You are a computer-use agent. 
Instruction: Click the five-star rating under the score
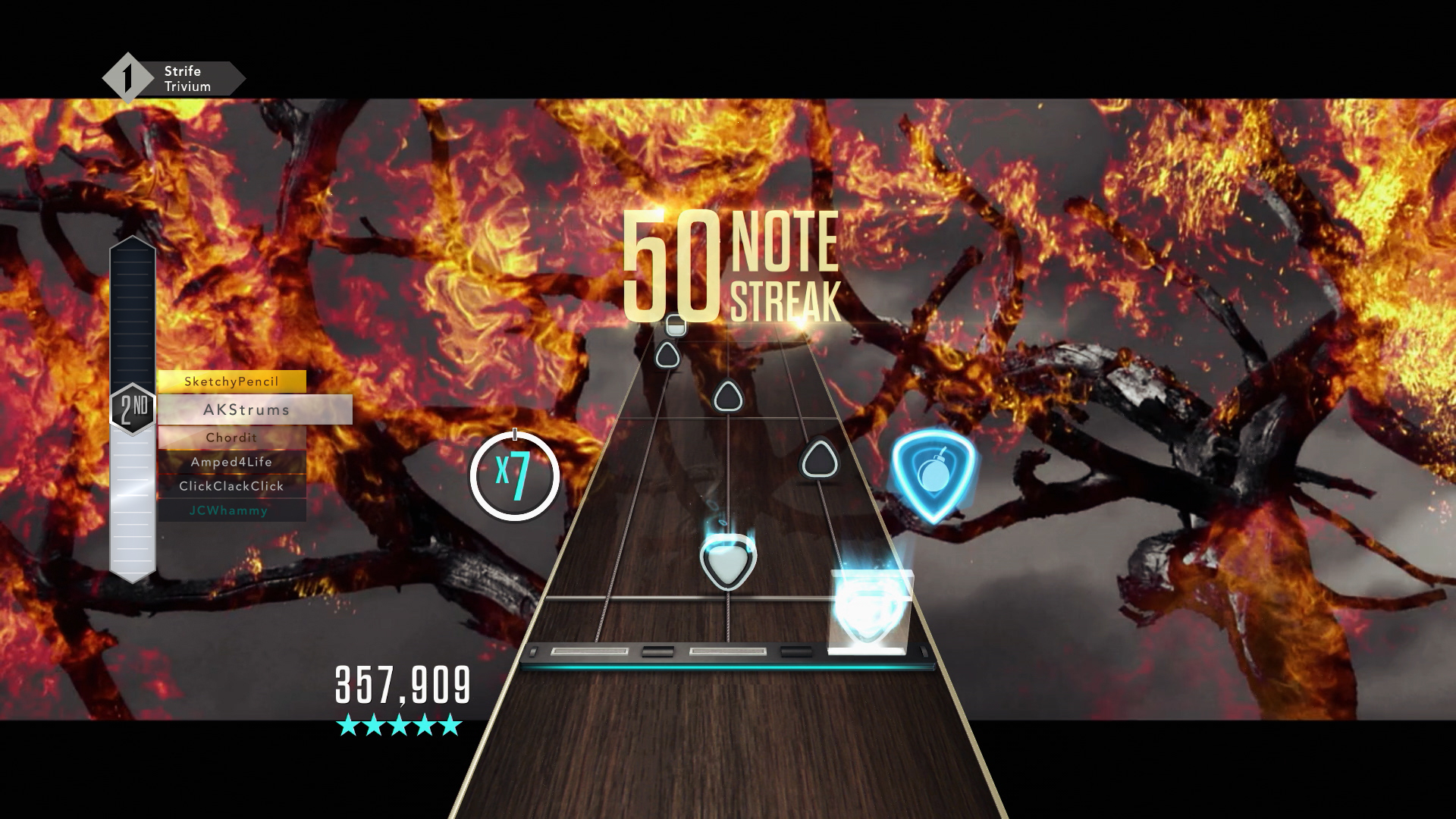398,726
